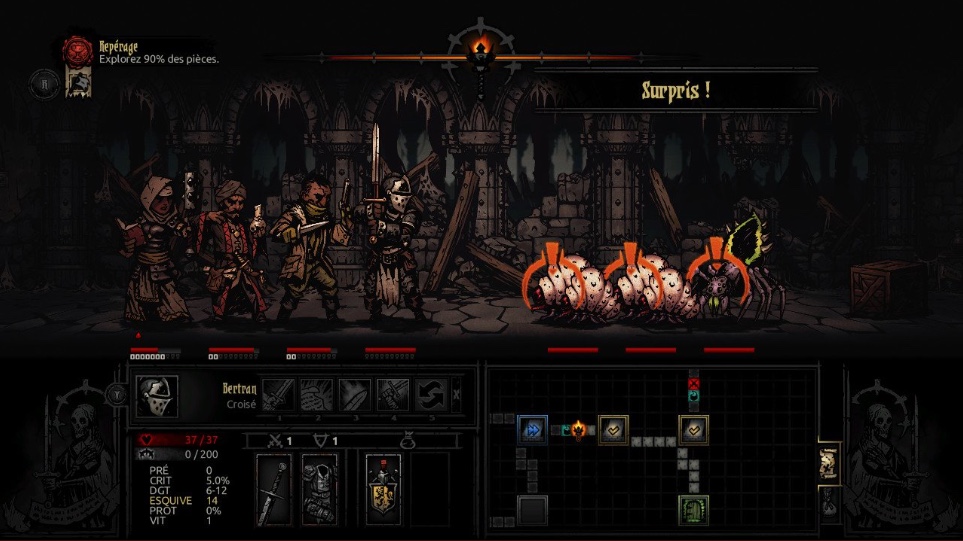Switch to the inventory bag tab
Screen dimensions: 963x541
coord(829,506)
